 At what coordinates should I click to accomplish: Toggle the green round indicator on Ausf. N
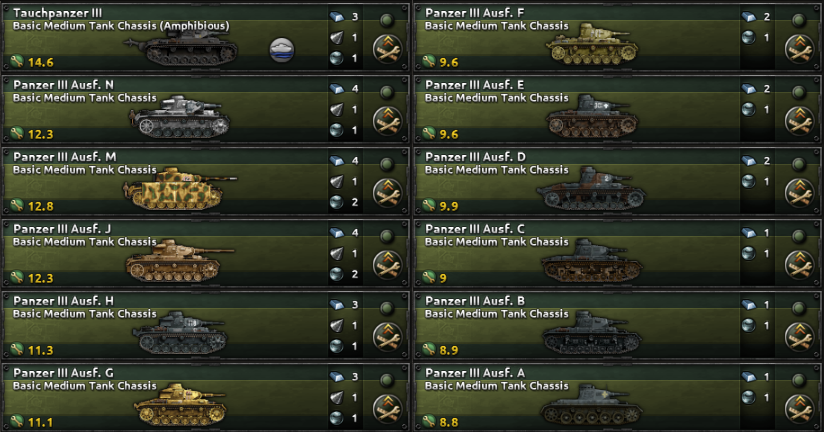pos(387,92)
